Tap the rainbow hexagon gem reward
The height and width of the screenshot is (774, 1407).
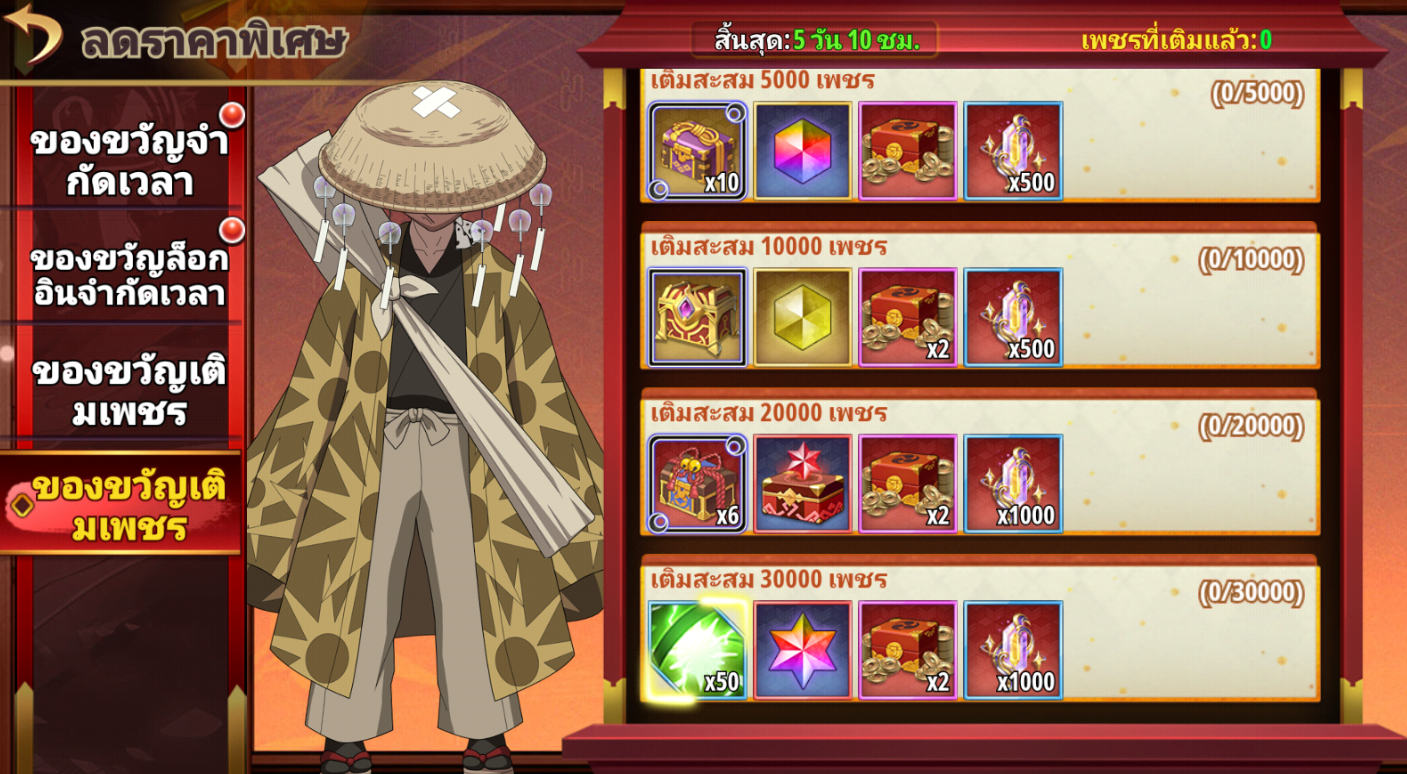[803, 151]
